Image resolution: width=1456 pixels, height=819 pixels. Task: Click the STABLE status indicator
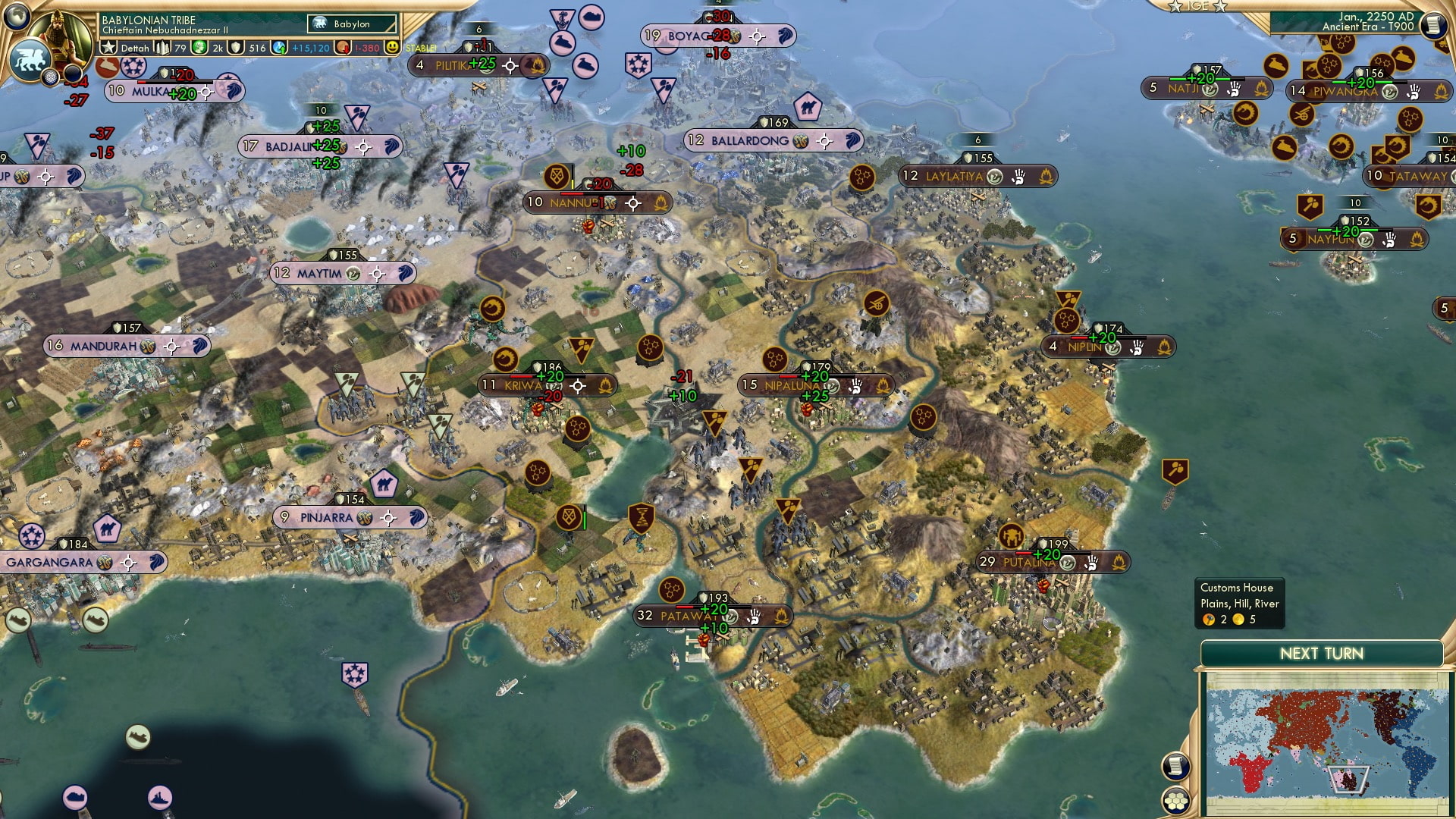click(421, 47)
